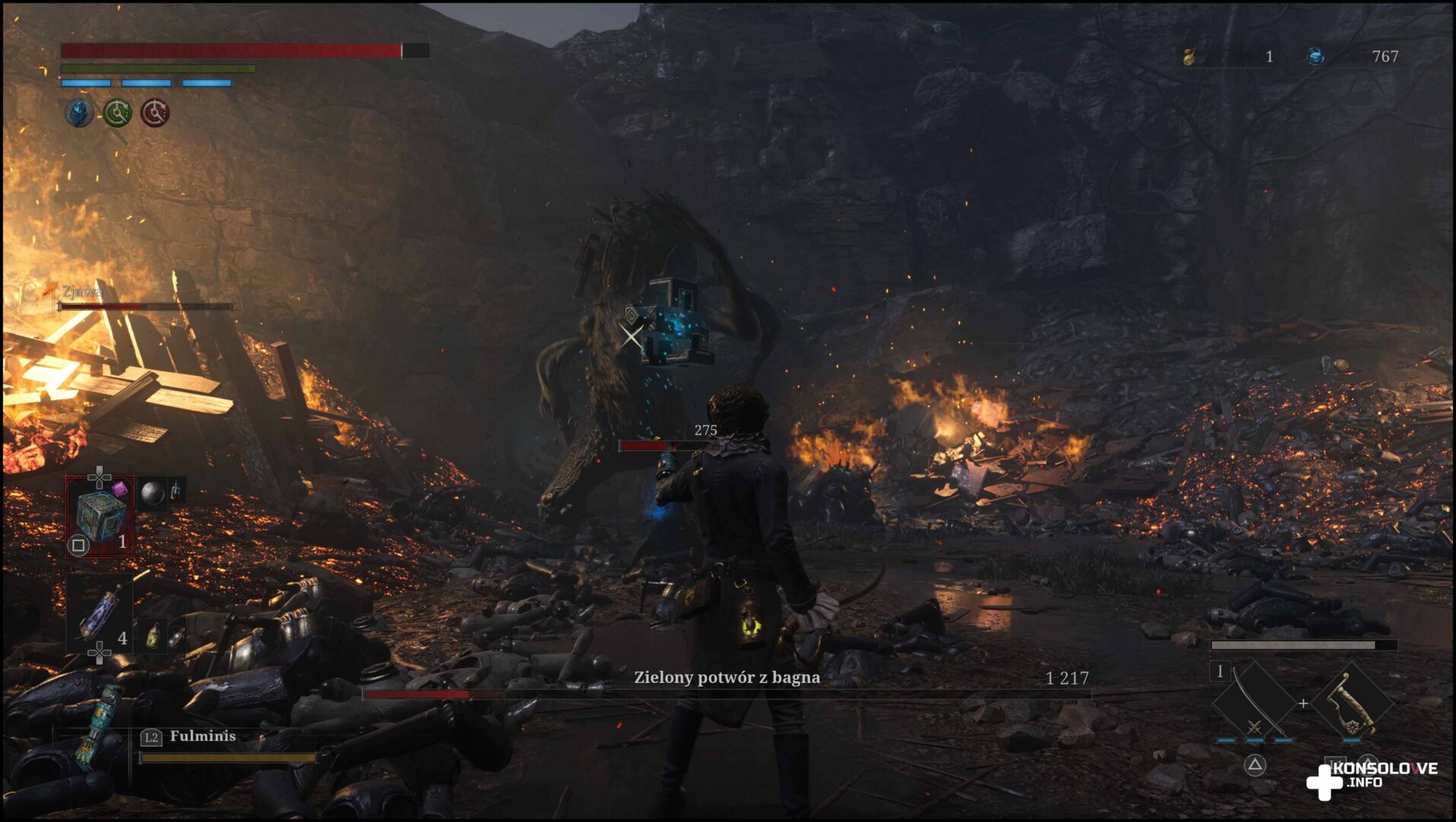The width and height of the screenshot is (1456, 822).
Task: Select the ornate weapon handle slot
Action: [x=1352, y=703]
